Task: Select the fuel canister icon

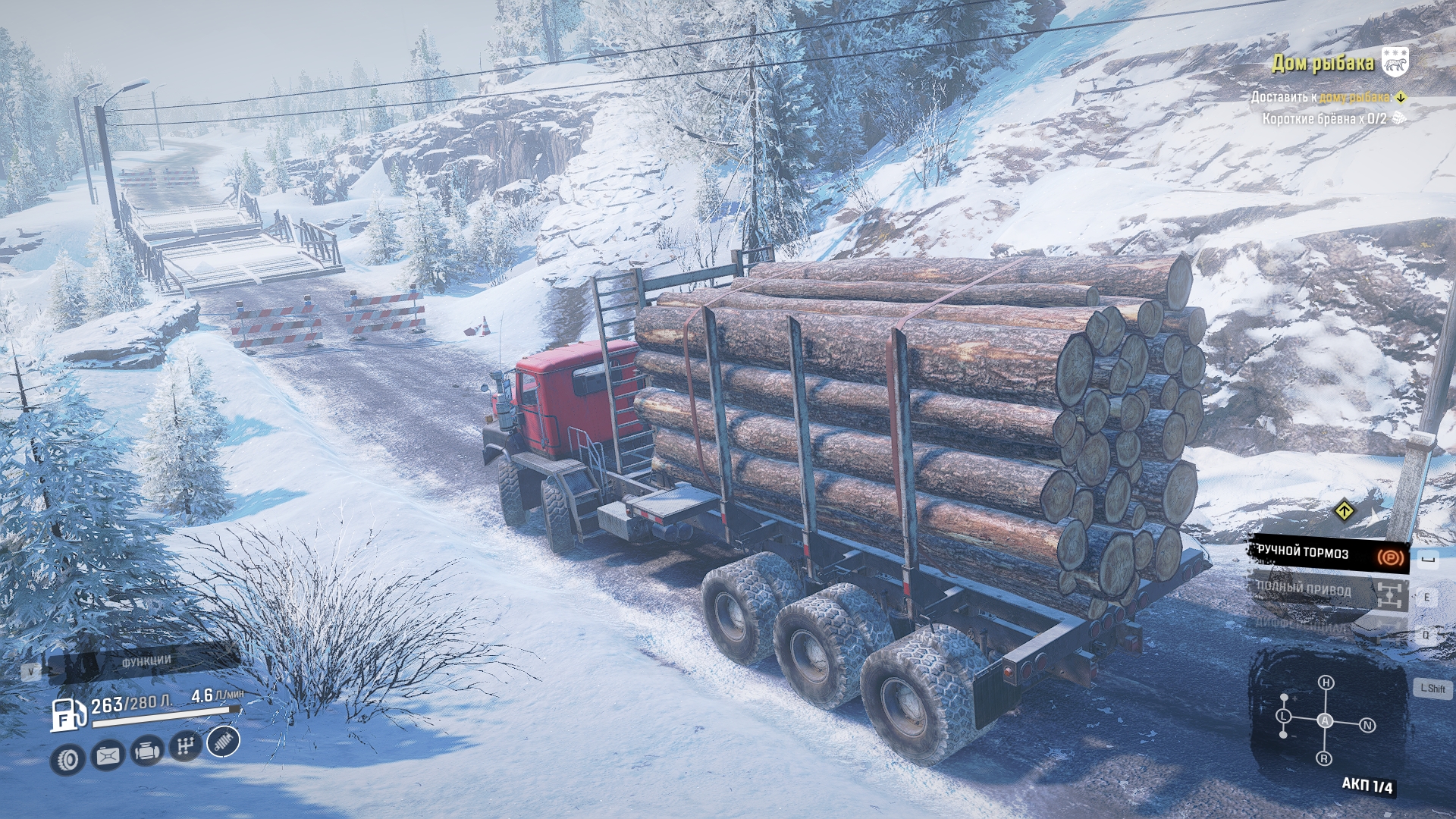Action: pyautogui.click(x=108, y=756)
